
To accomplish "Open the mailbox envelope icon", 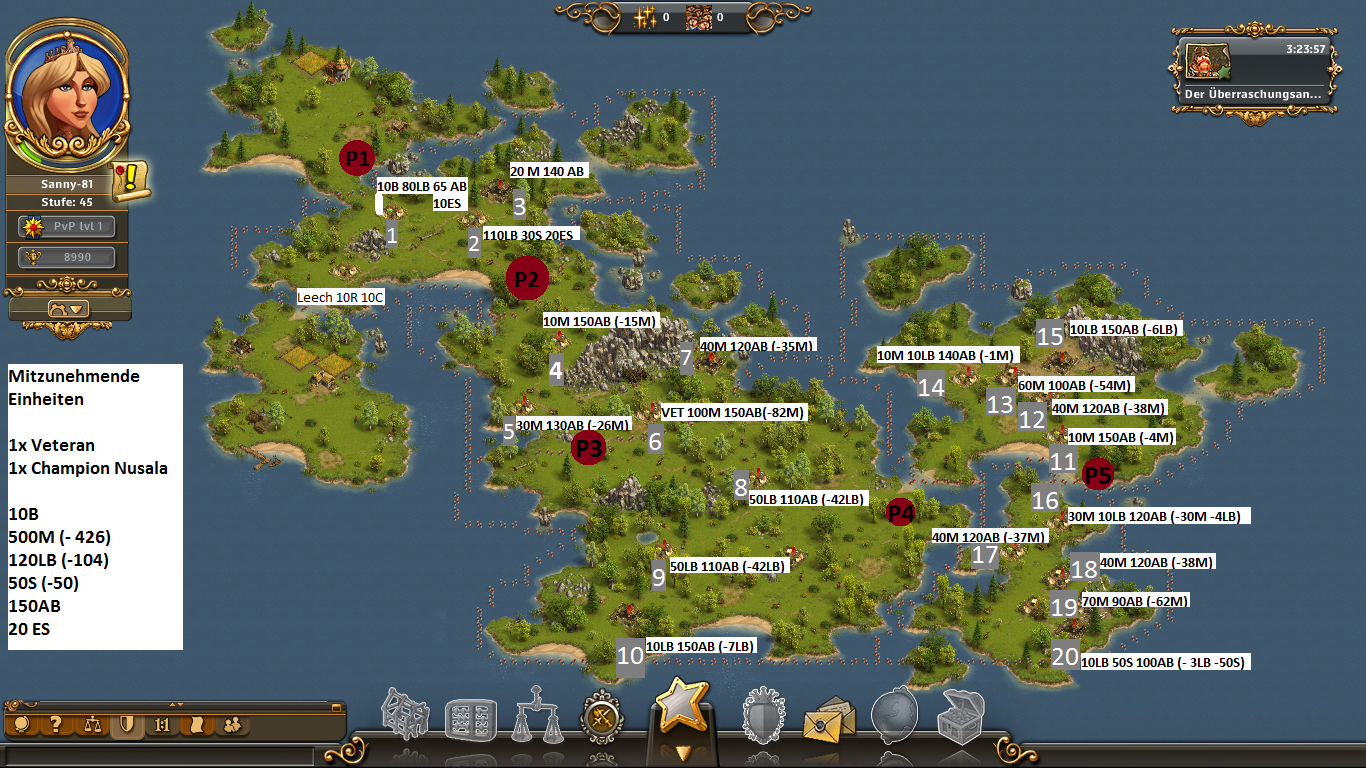I will 830,718.
